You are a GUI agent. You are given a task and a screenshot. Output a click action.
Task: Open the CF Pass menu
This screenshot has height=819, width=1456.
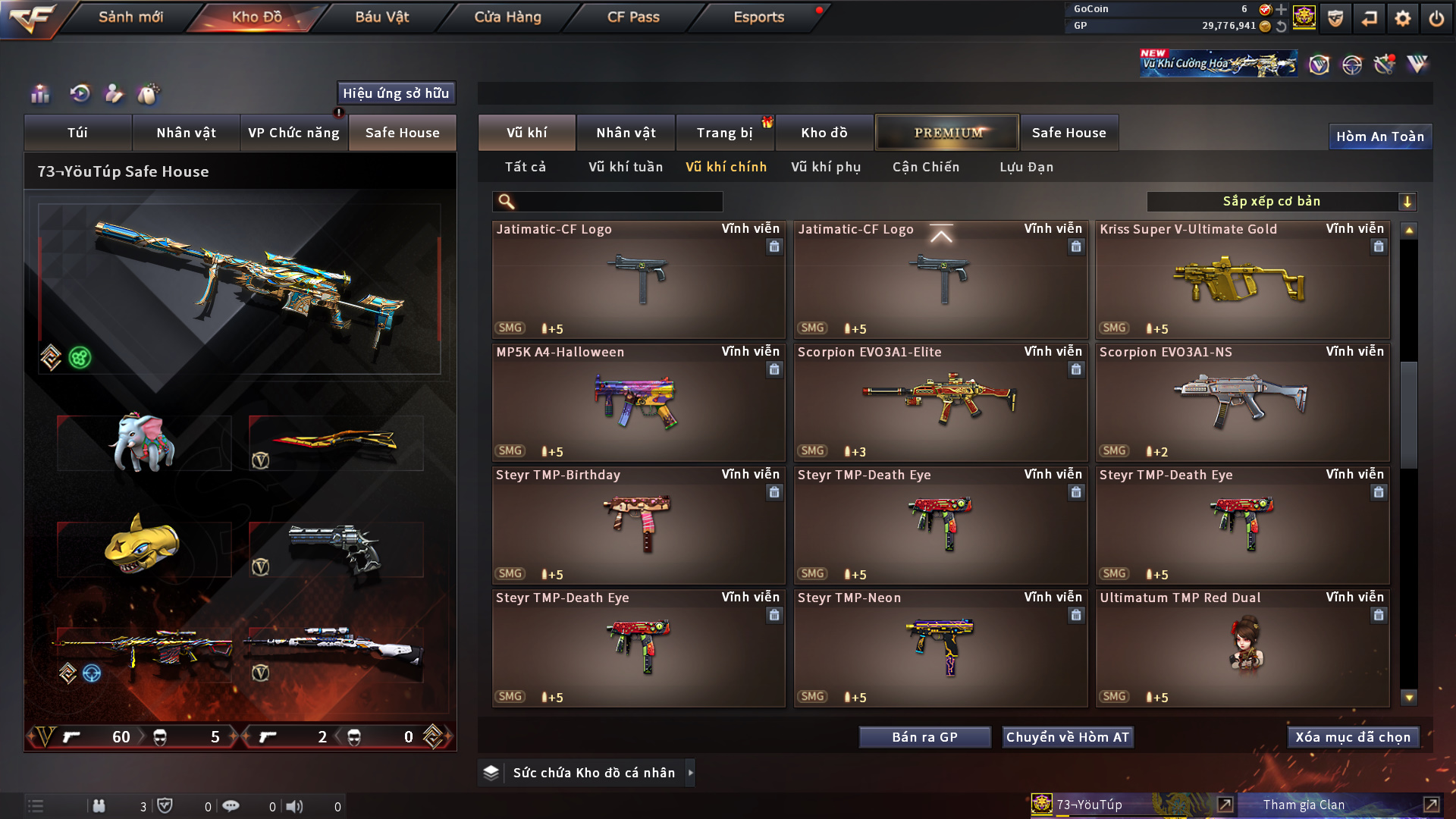(633, 17)
